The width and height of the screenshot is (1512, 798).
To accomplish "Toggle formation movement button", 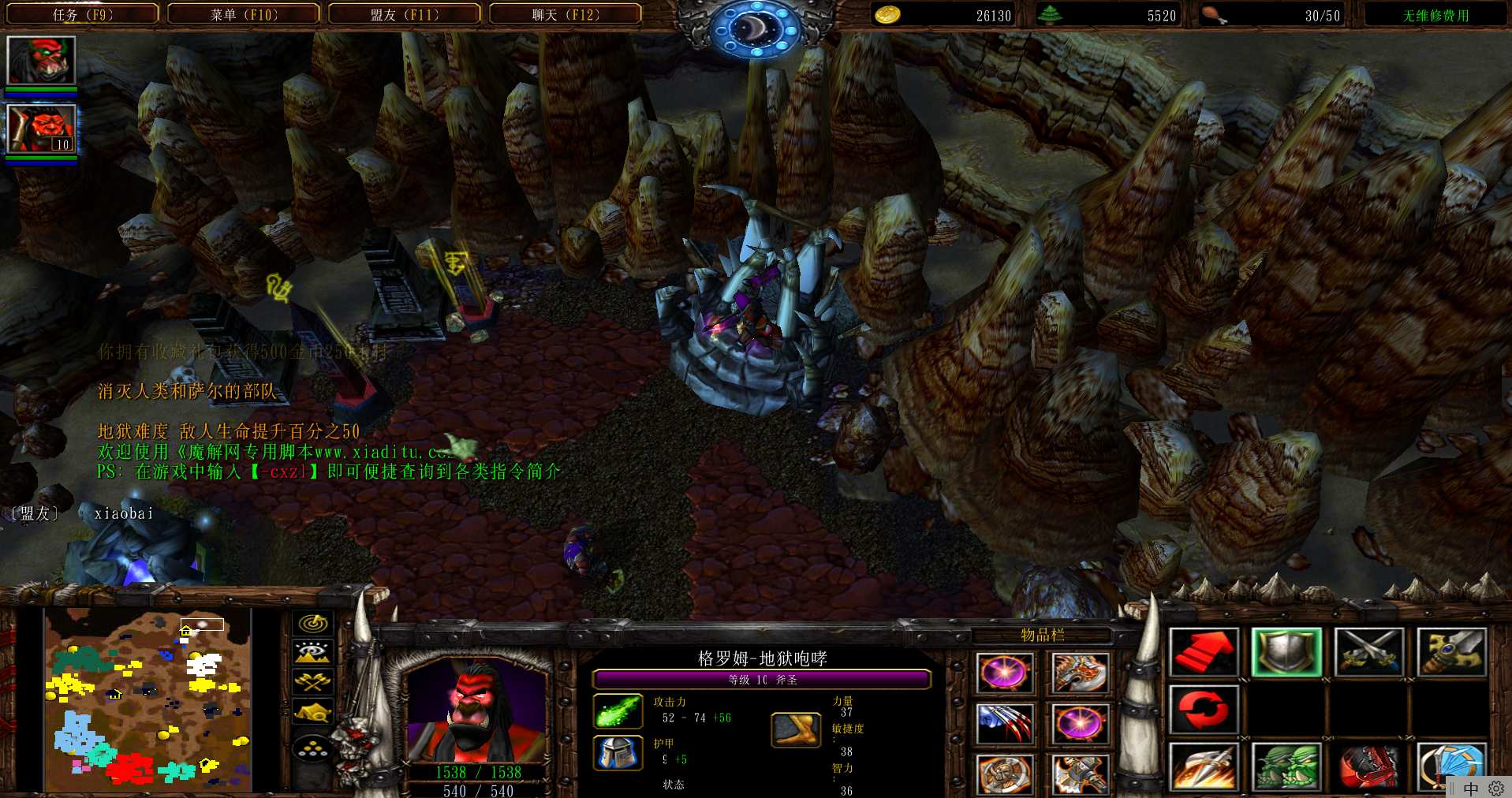I will (x=312, y=748).
